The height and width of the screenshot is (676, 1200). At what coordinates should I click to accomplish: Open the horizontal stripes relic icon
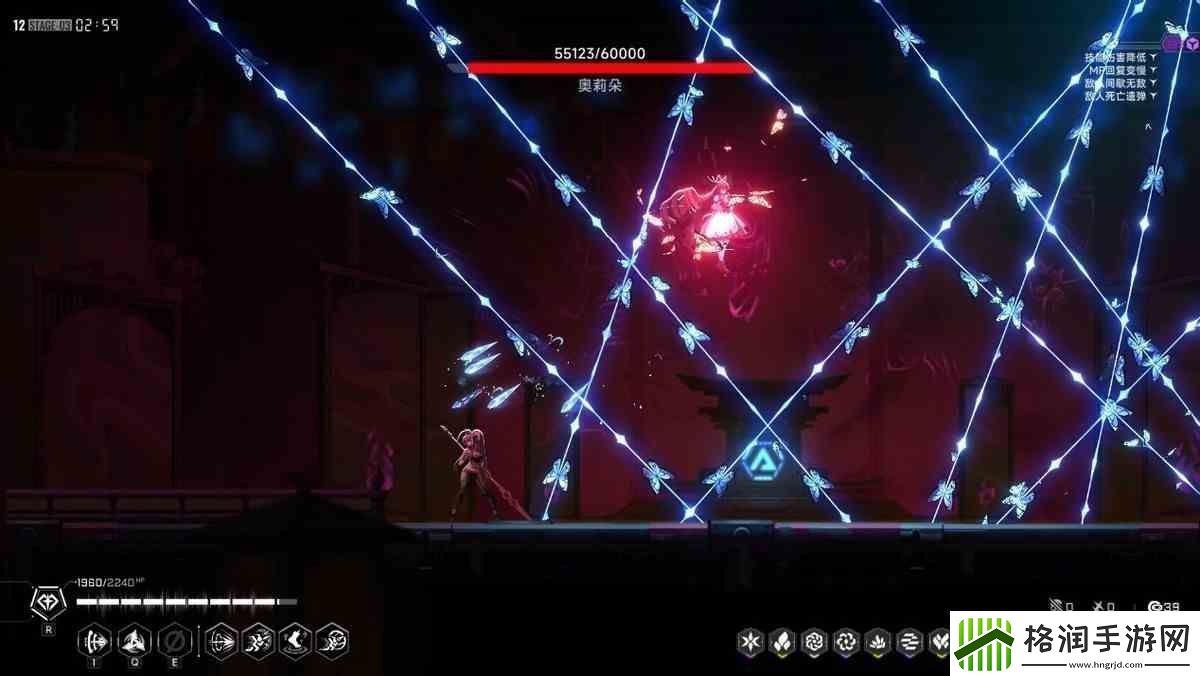pyautogui.click(x=910, y=641)
